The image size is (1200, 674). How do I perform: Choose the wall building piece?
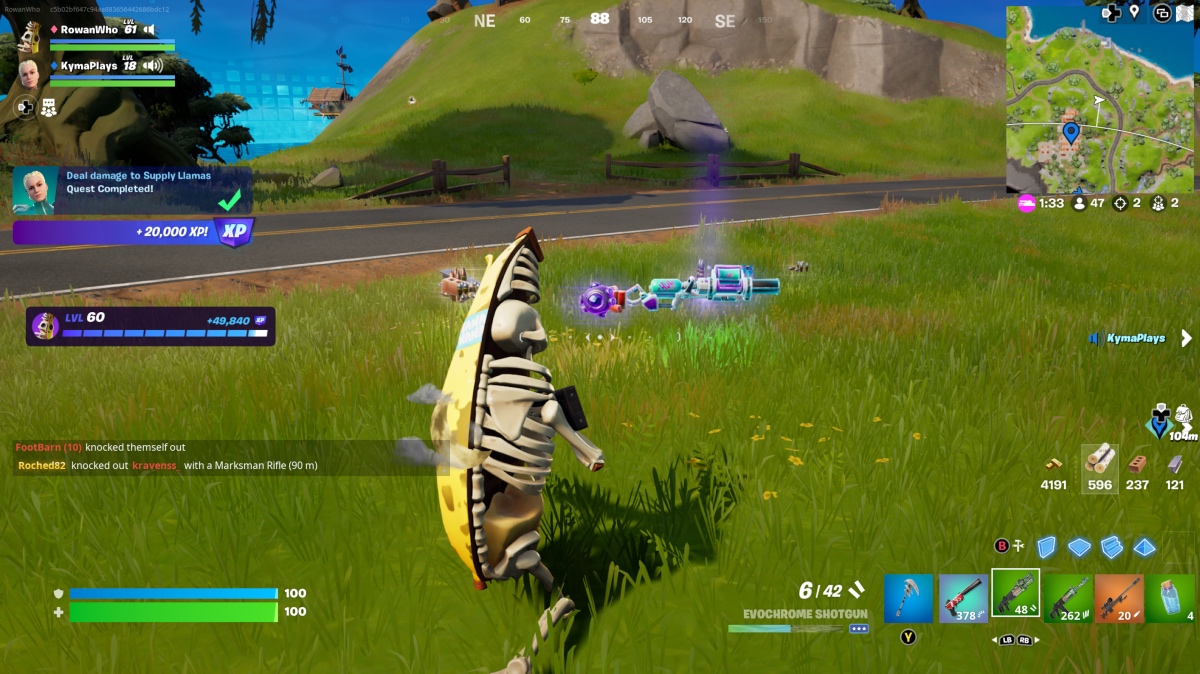(1046, 547)
